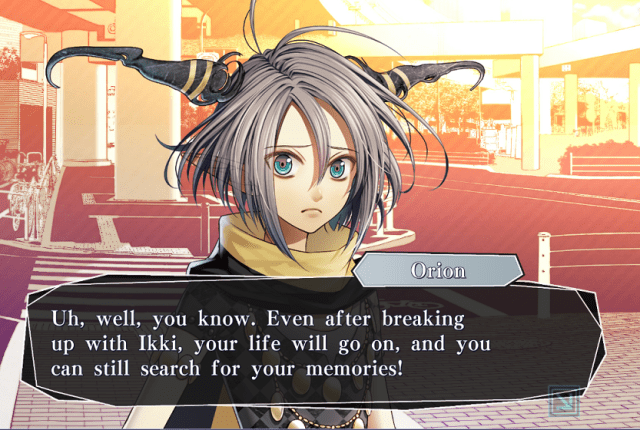The height and width of the screenshot is (430, 640).
Task: Tap the arrow icon below the dialogue
Action: (x=564, y=401)
